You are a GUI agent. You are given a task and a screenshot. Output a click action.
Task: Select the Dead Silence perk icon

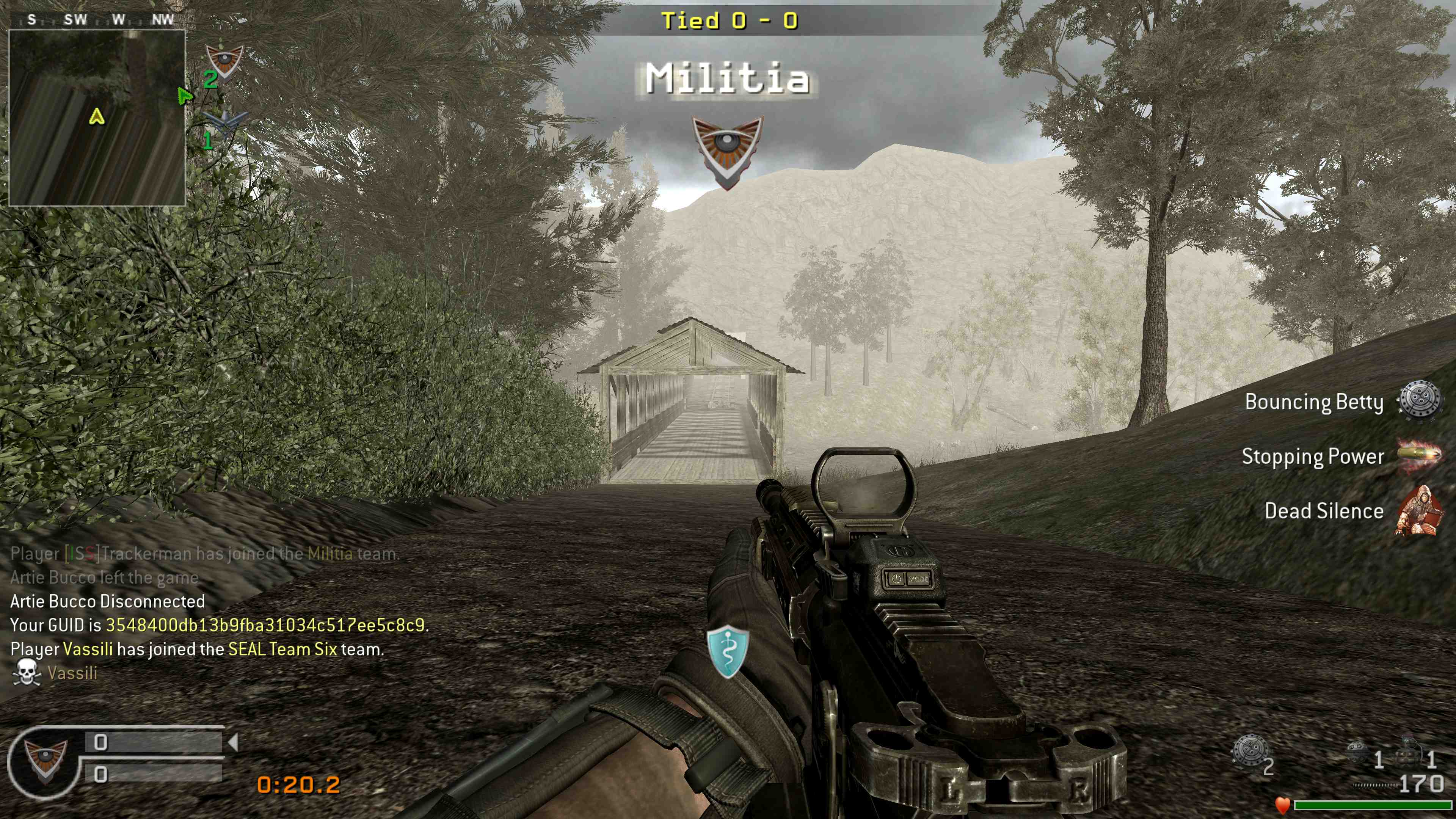click(x=1418, y=510)
